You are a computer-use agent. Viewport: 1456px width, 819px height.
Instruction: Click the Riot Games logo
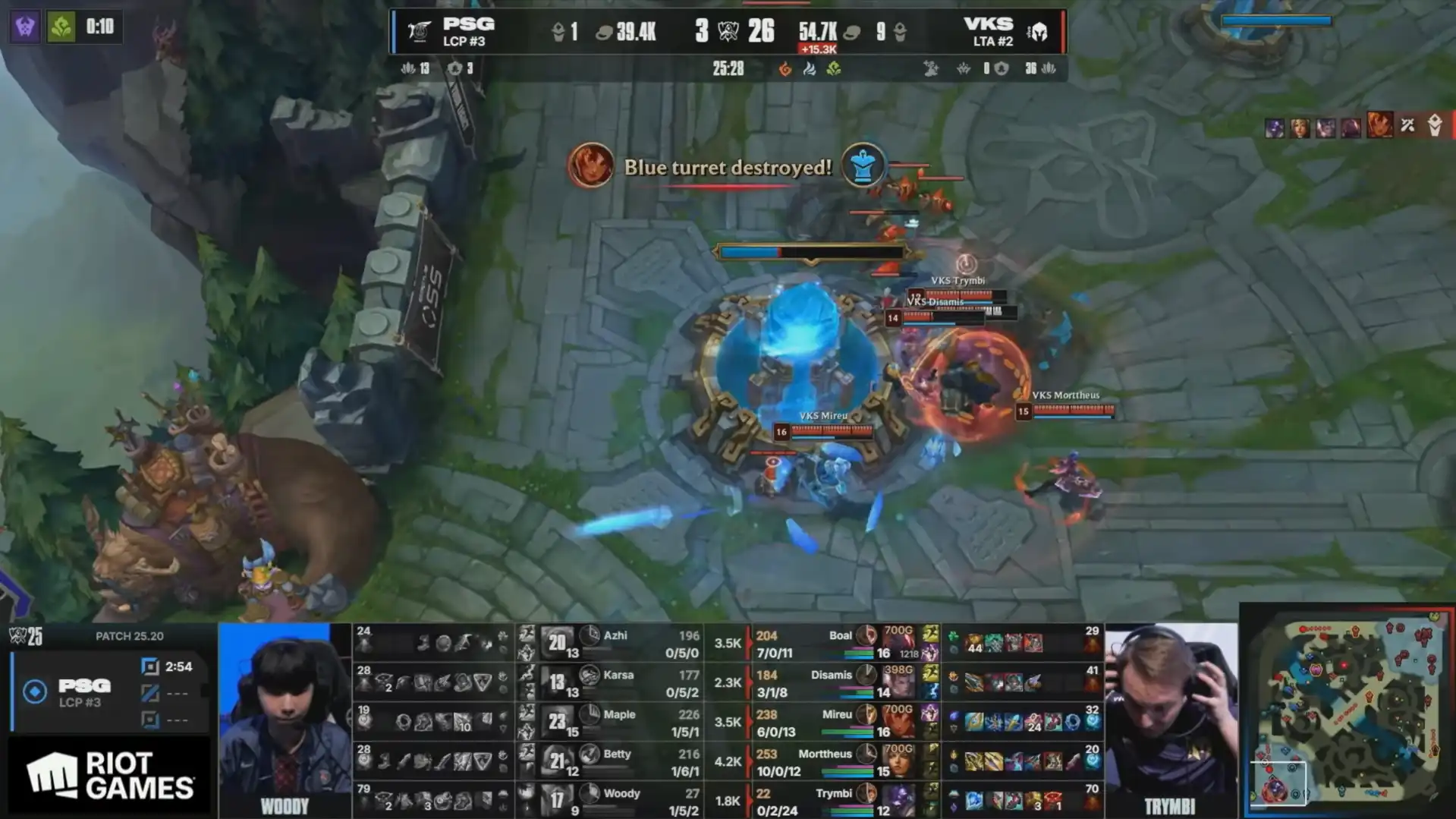tap(110, 776)
